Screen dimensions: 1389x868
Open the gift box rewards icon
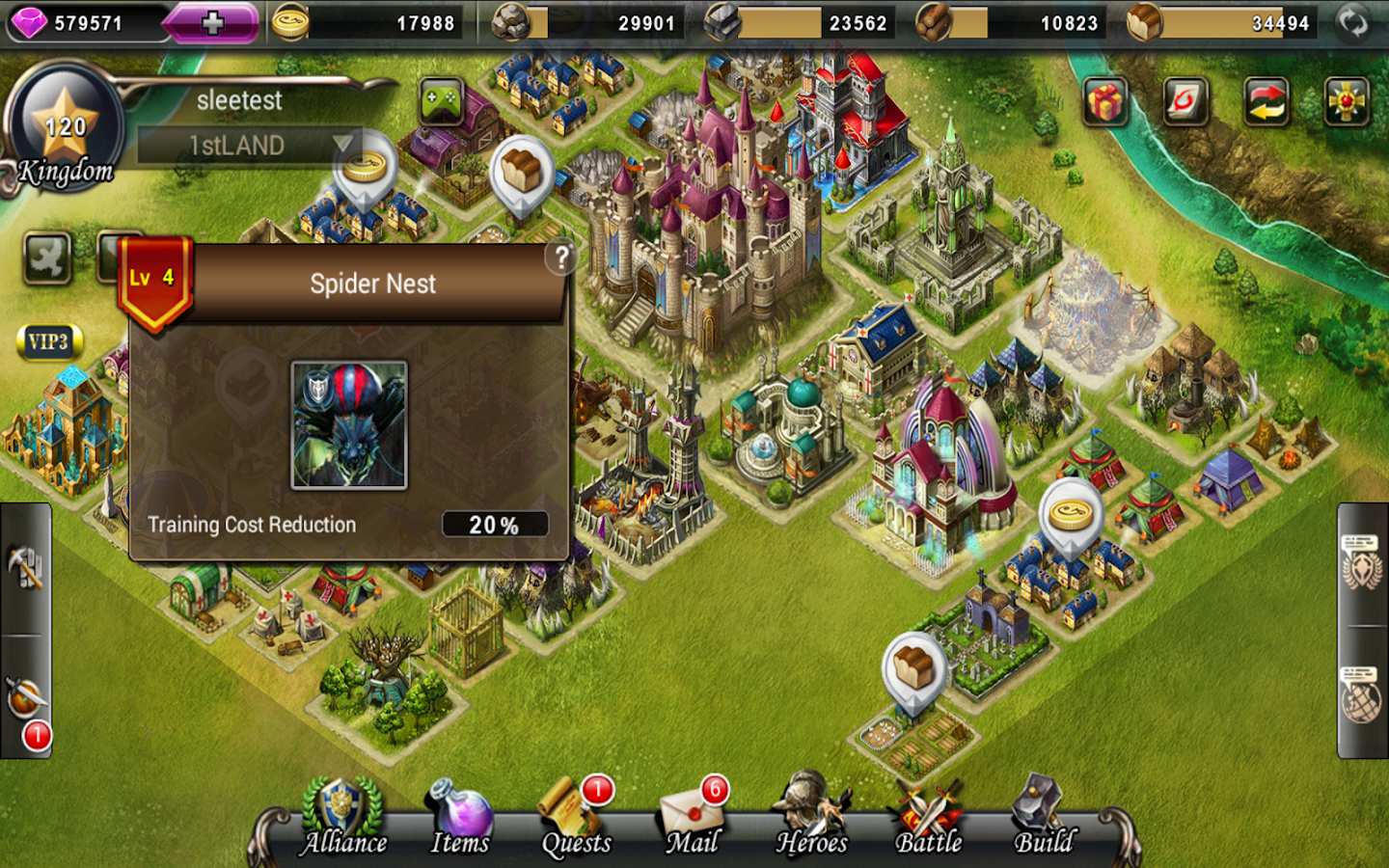(x=1106, y=101)
